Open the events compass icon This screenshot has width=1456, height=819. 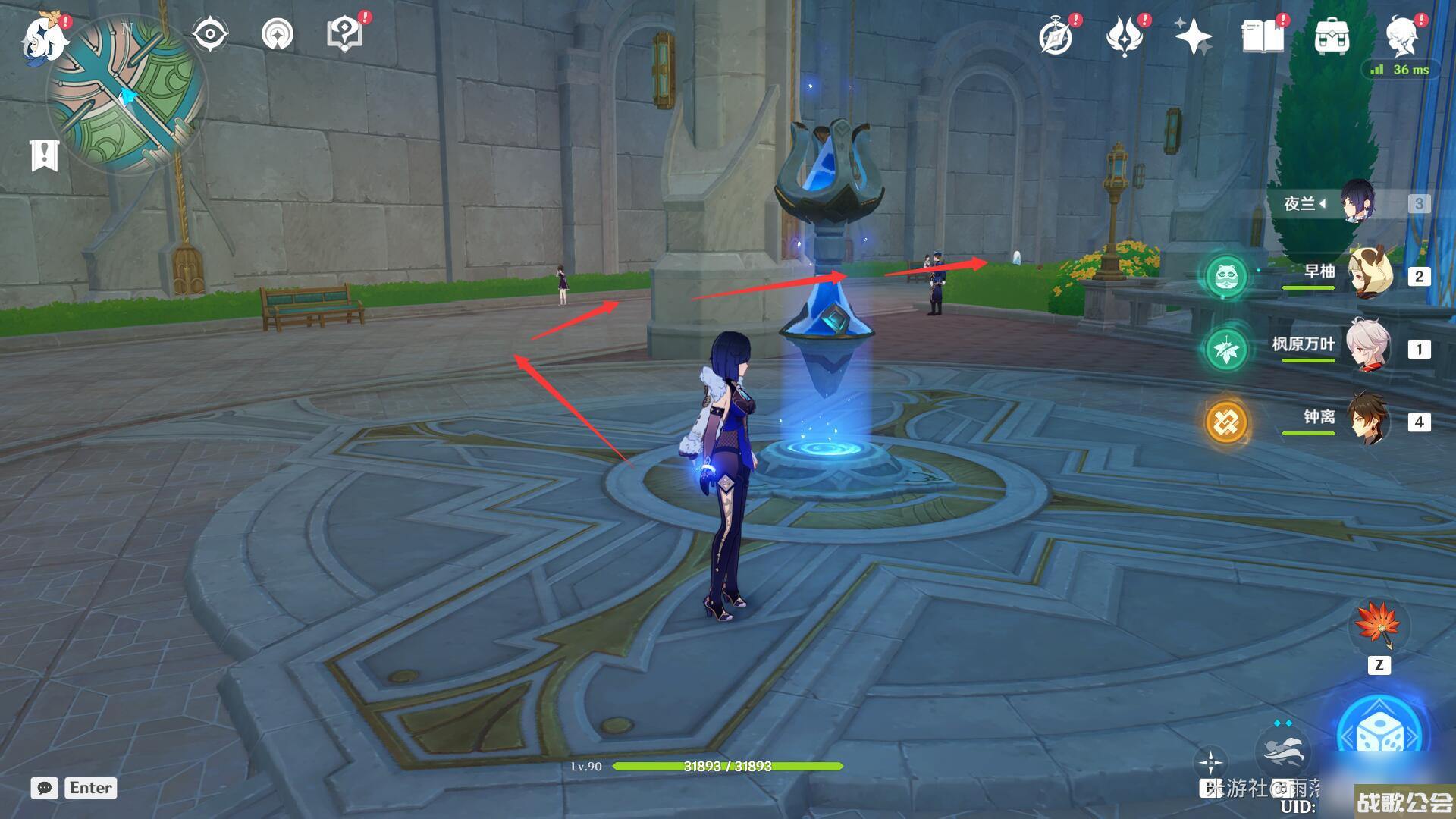click(x=1056, y=36)
